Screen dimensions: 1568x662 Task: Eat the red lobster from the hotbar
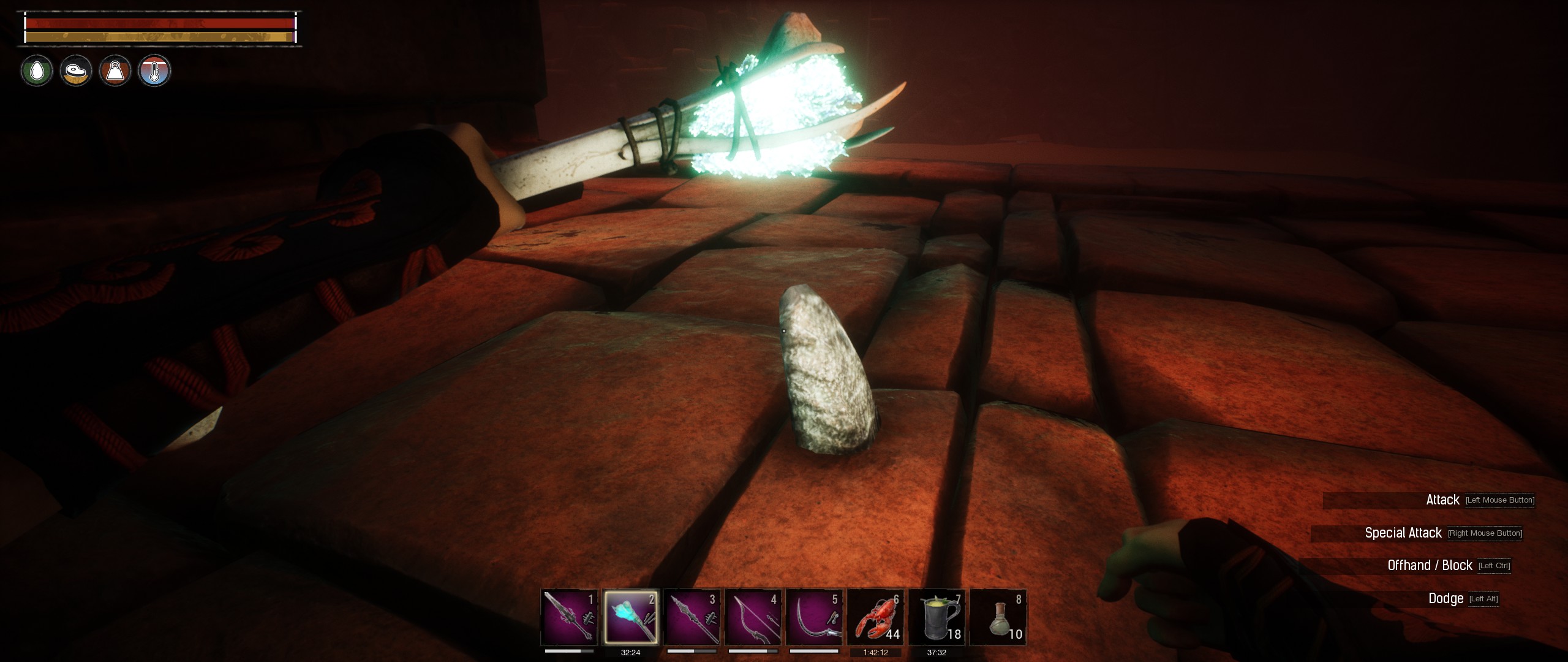click(876, 617)
